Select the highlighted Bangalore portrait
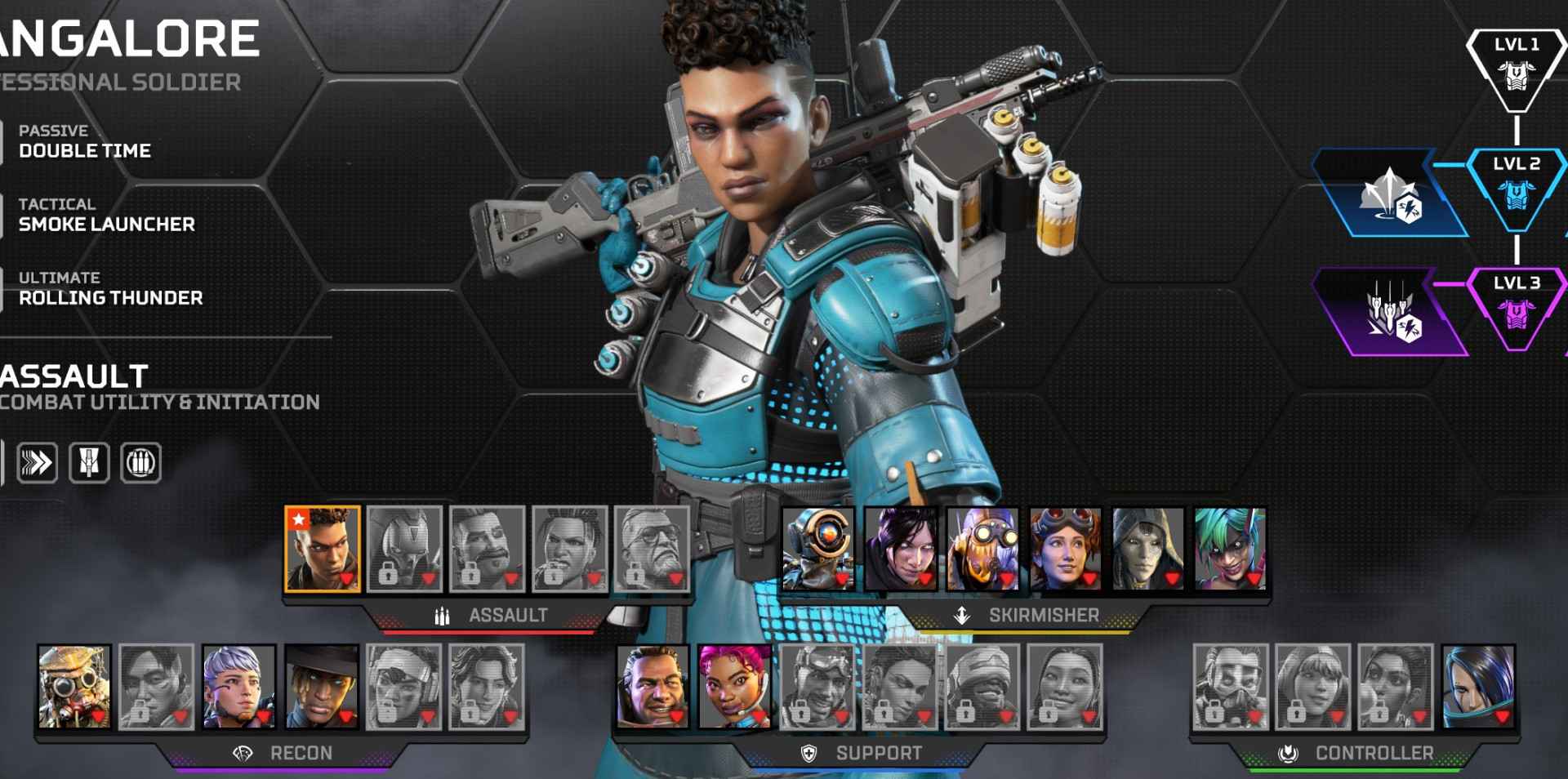The width and height of the screenshot is (1568, 779). [323, 548]
